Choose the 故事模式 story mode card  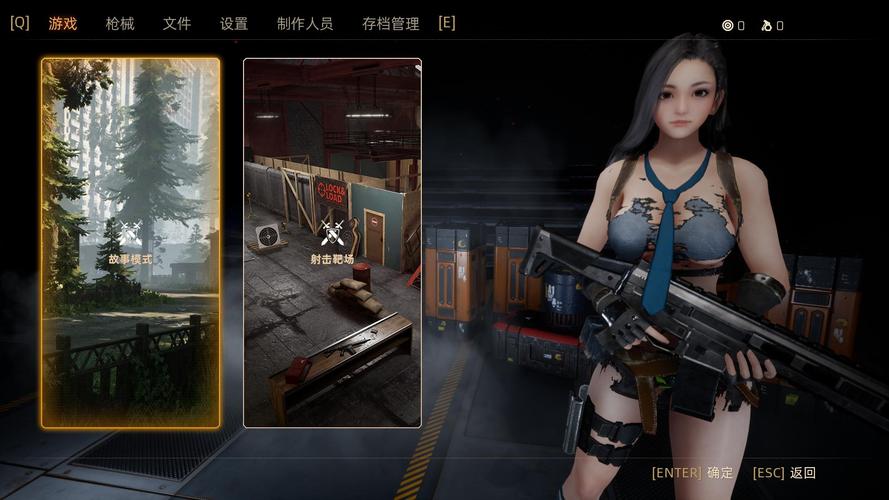tap(131, 243)
